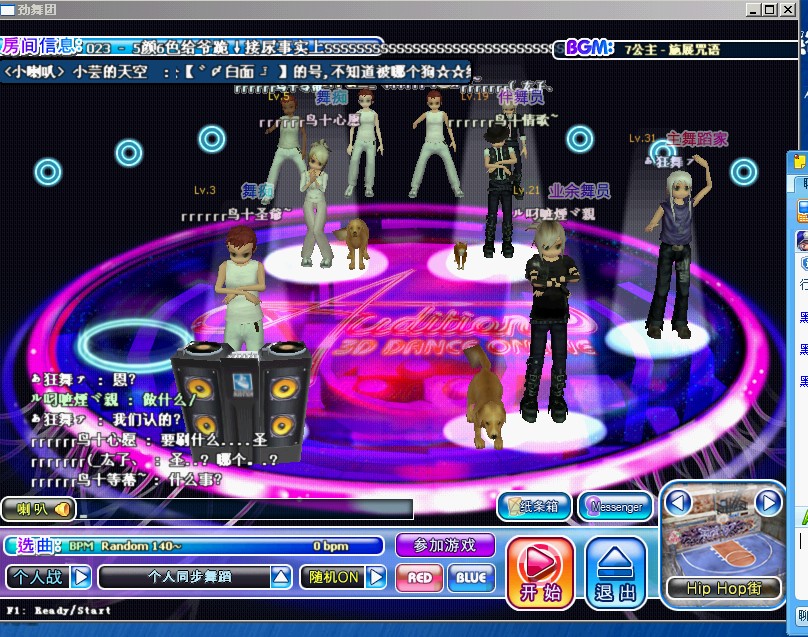Join the RED team
The width and height of the screenshot is (808, 637).
coord(420,577)
